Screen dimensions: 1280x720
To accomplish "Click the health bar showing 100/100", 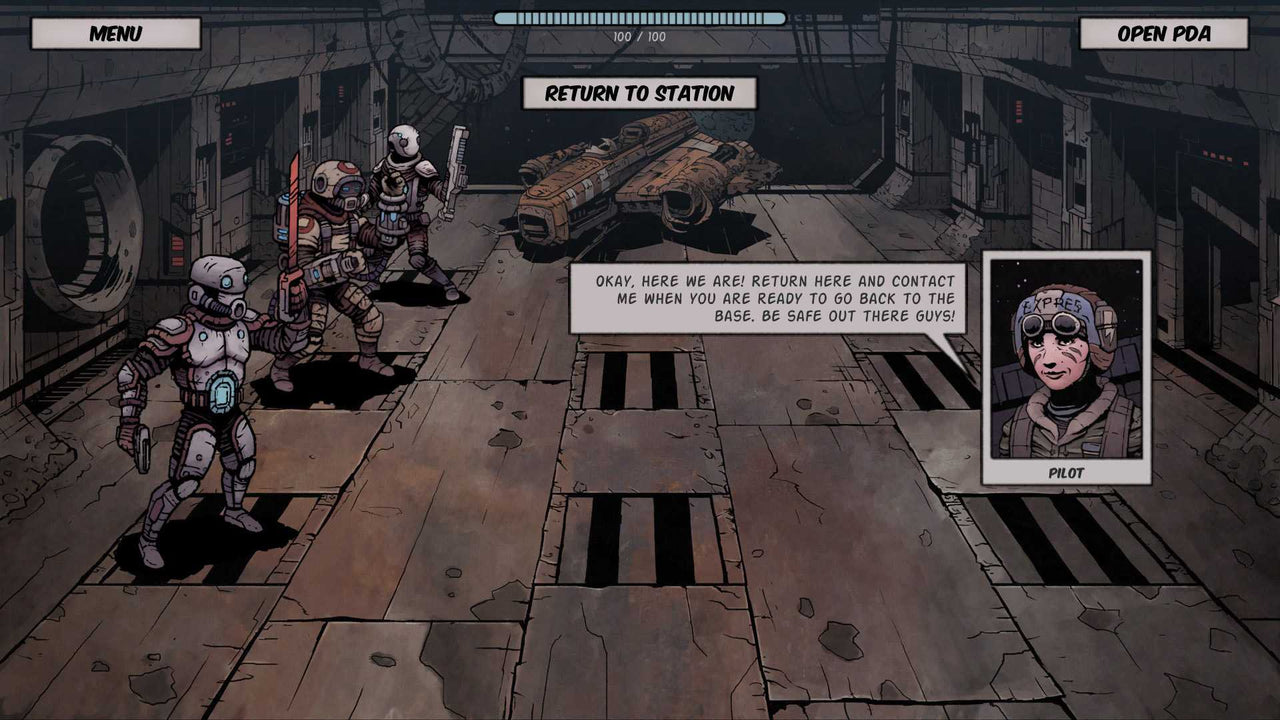I will (x=639, y=19).
